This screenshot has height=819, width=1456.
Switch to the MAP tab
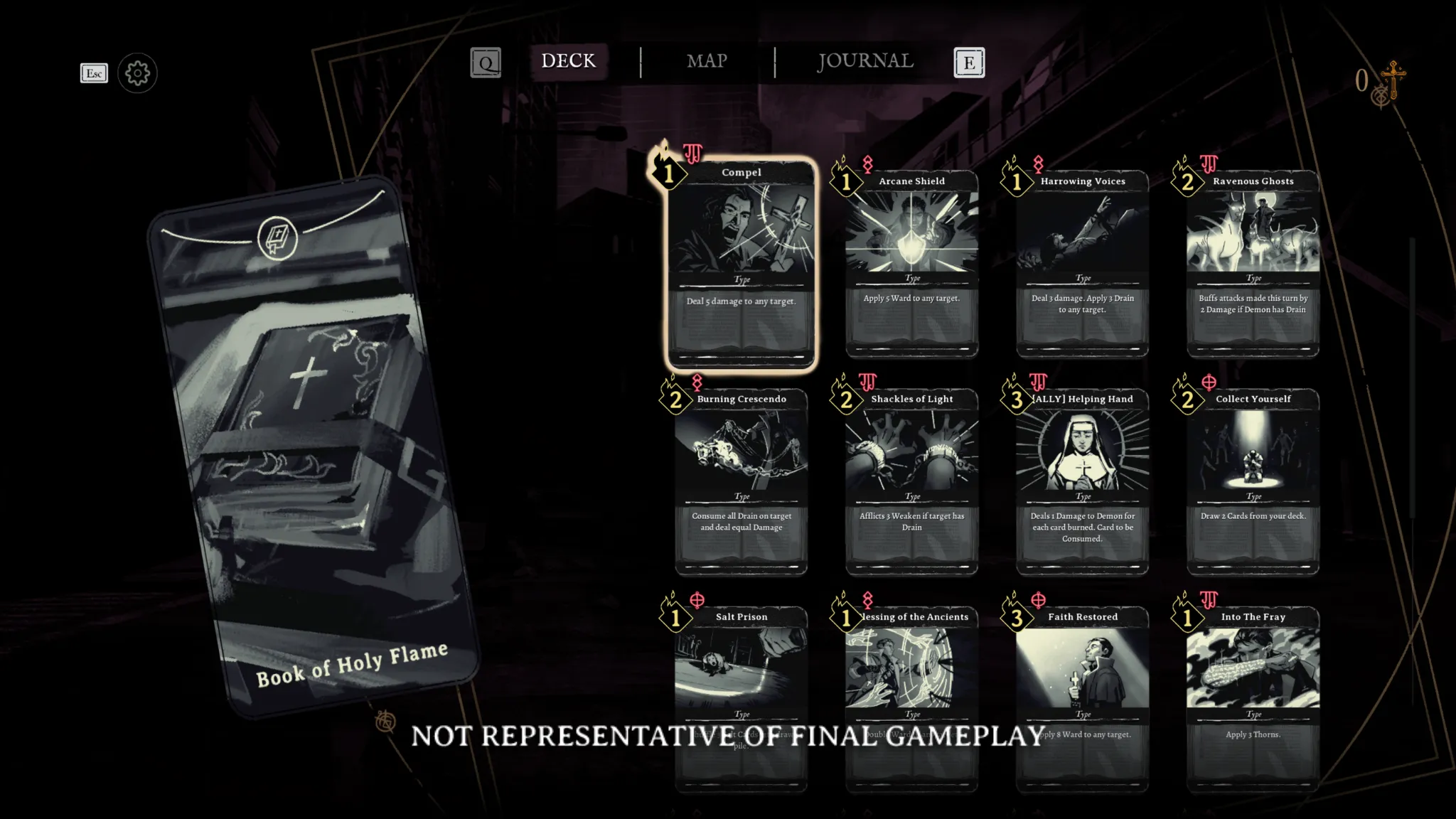(x=706, y=62)
